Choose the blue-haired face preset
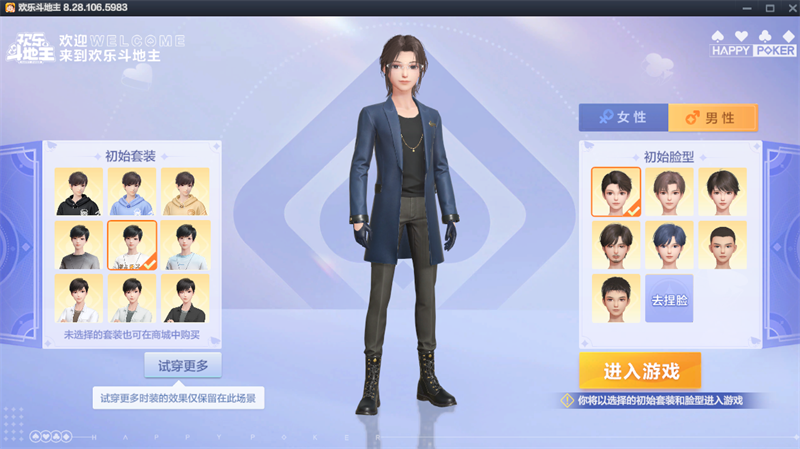Image resolution: width=800 pixels, height=449 pixels. tap(669, 245)
